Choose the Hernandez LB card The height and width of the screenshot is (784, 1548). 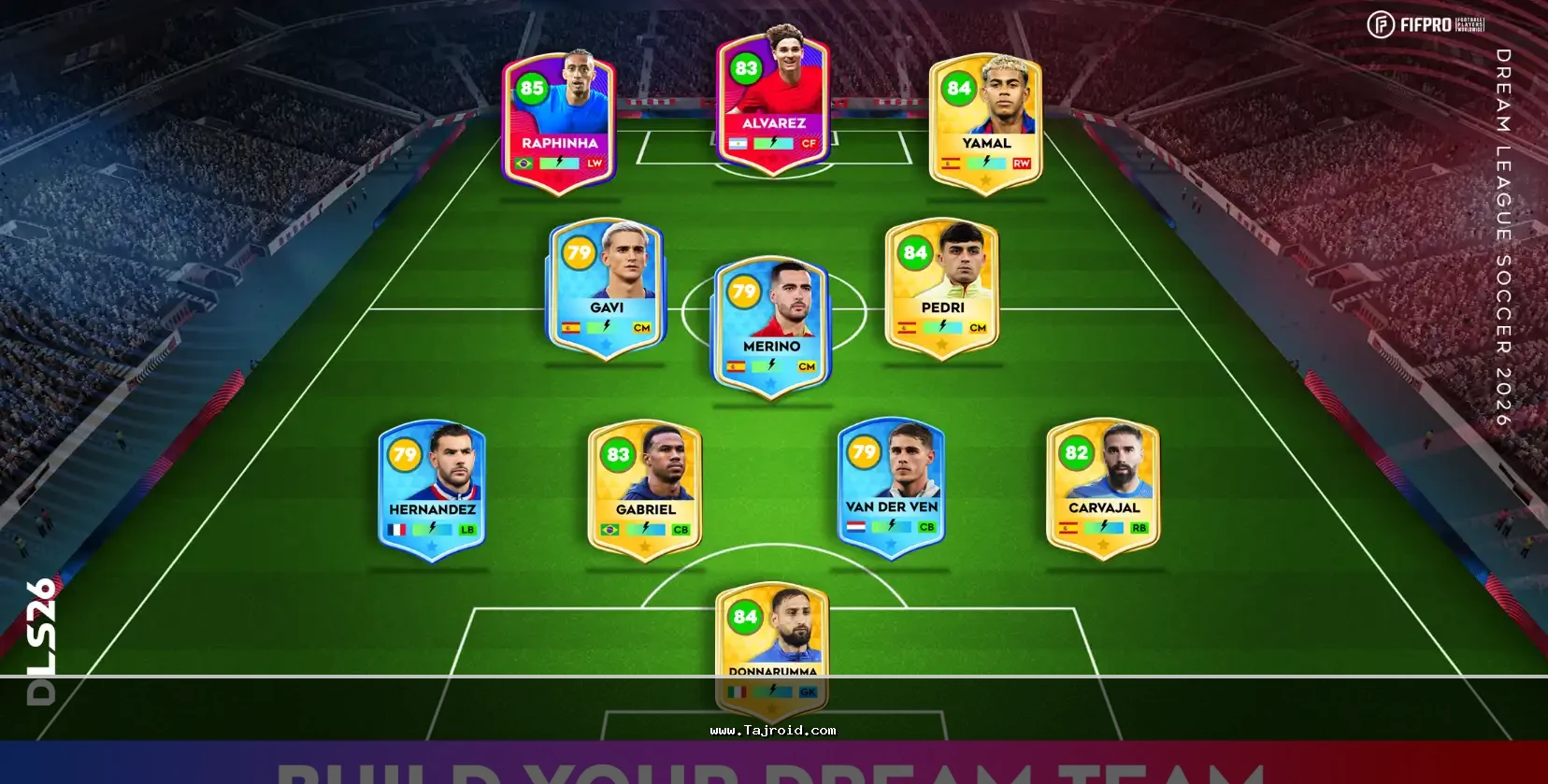coord(432,491)
